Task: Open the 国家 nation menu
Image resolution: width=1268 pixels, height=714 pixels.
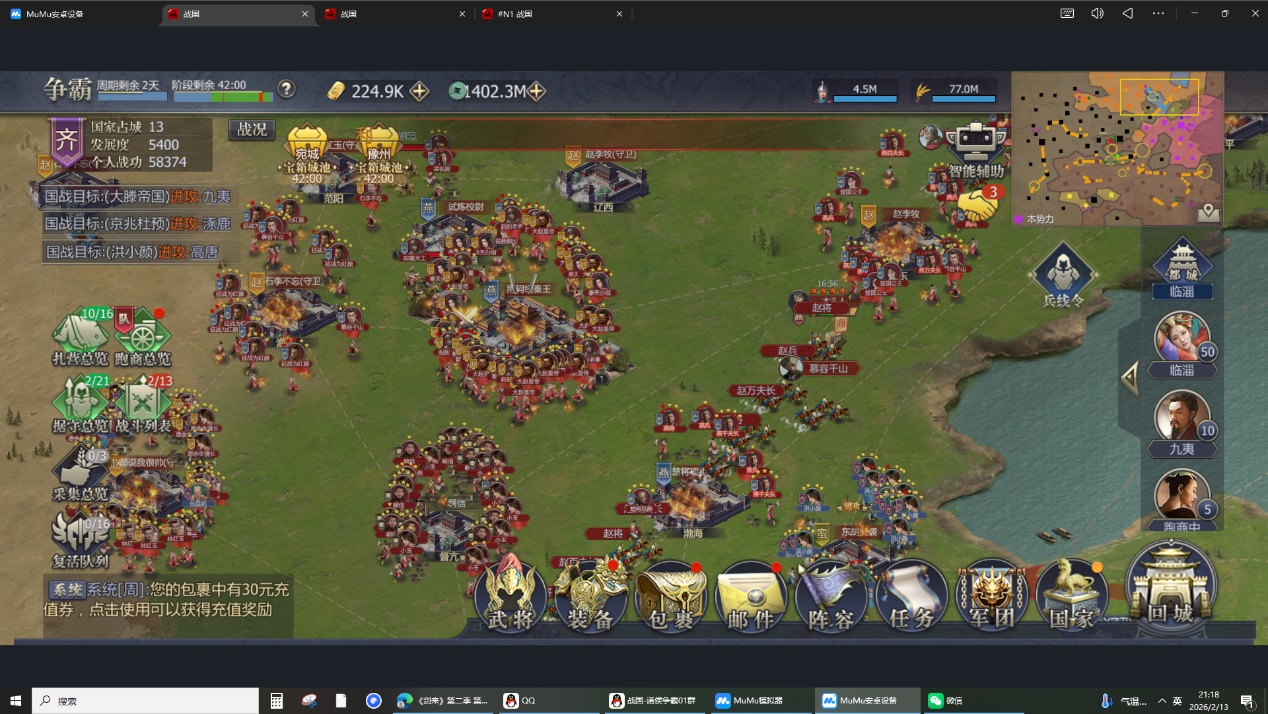Action: pyautogui.click(x=1071, y=596)
